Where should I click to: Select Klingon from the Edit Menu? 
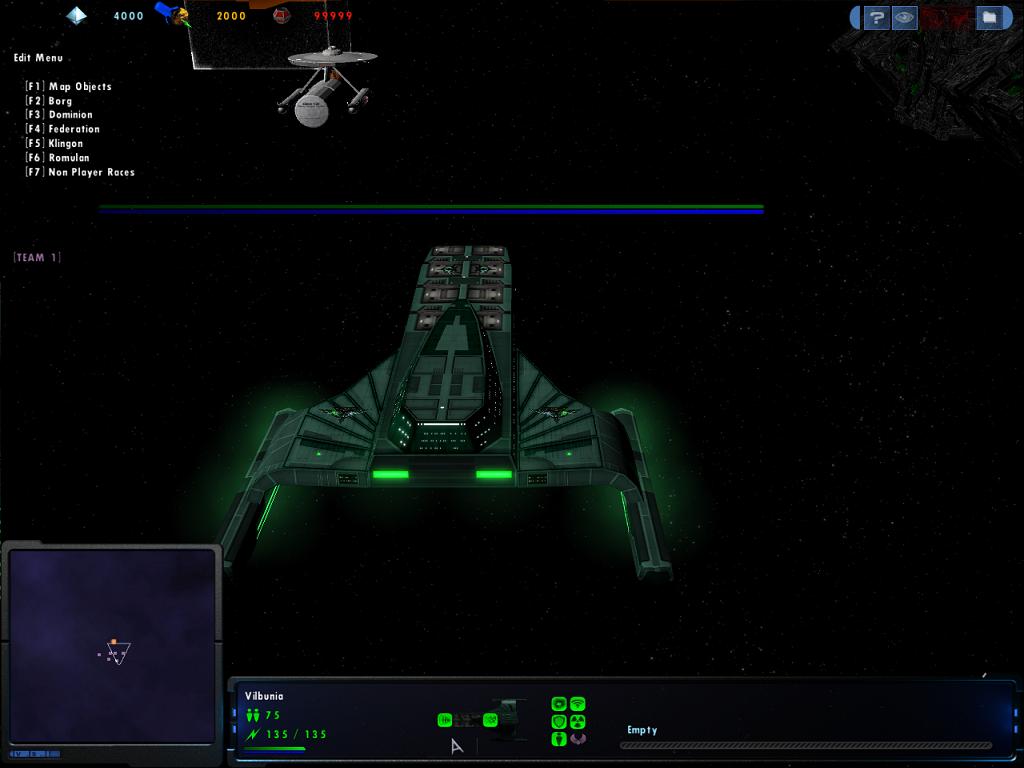pyautogui.click(x=66, y=144)
